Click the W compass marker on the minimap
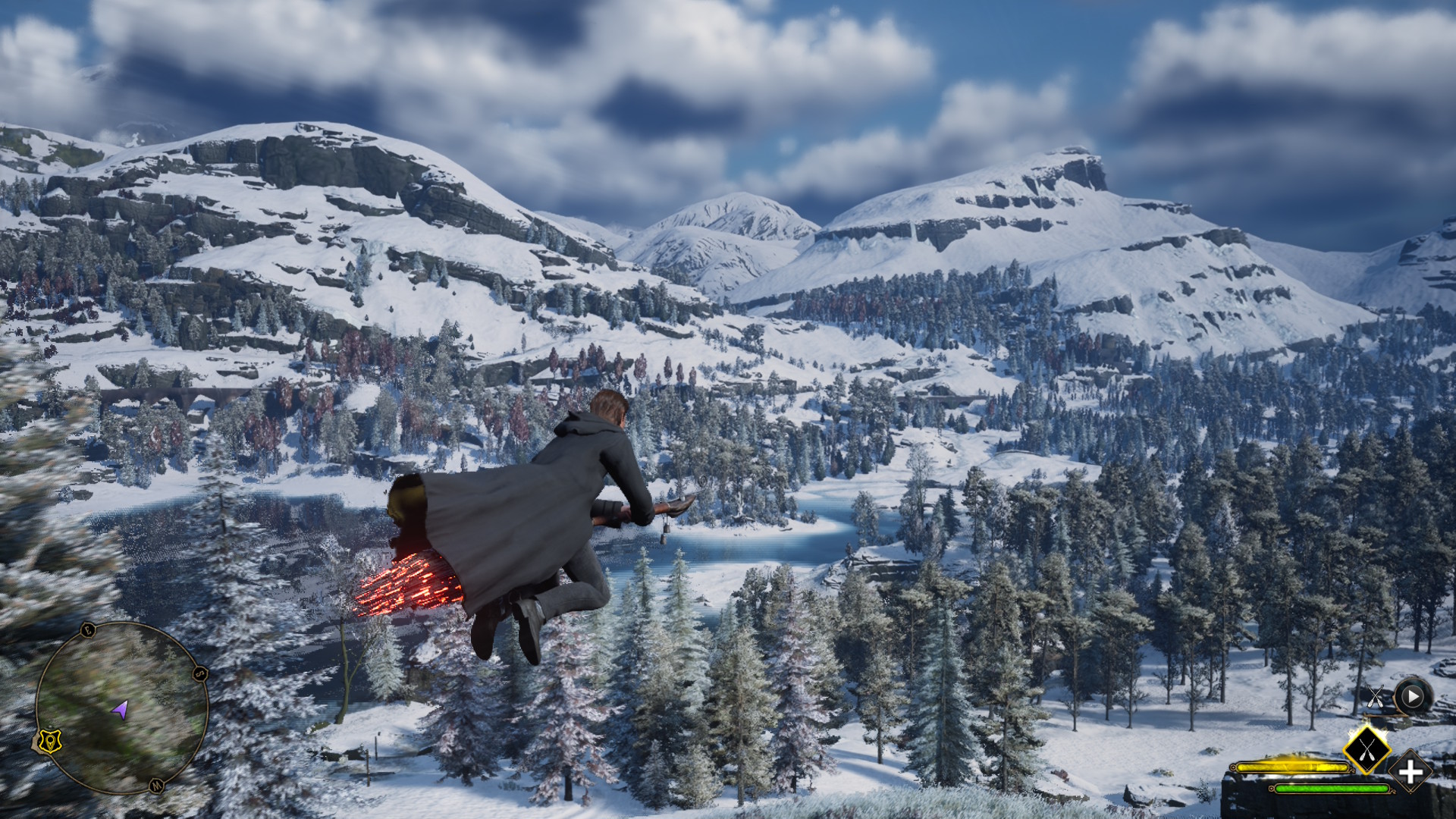This screenshot has height=819, width=1456. point(157,785)
